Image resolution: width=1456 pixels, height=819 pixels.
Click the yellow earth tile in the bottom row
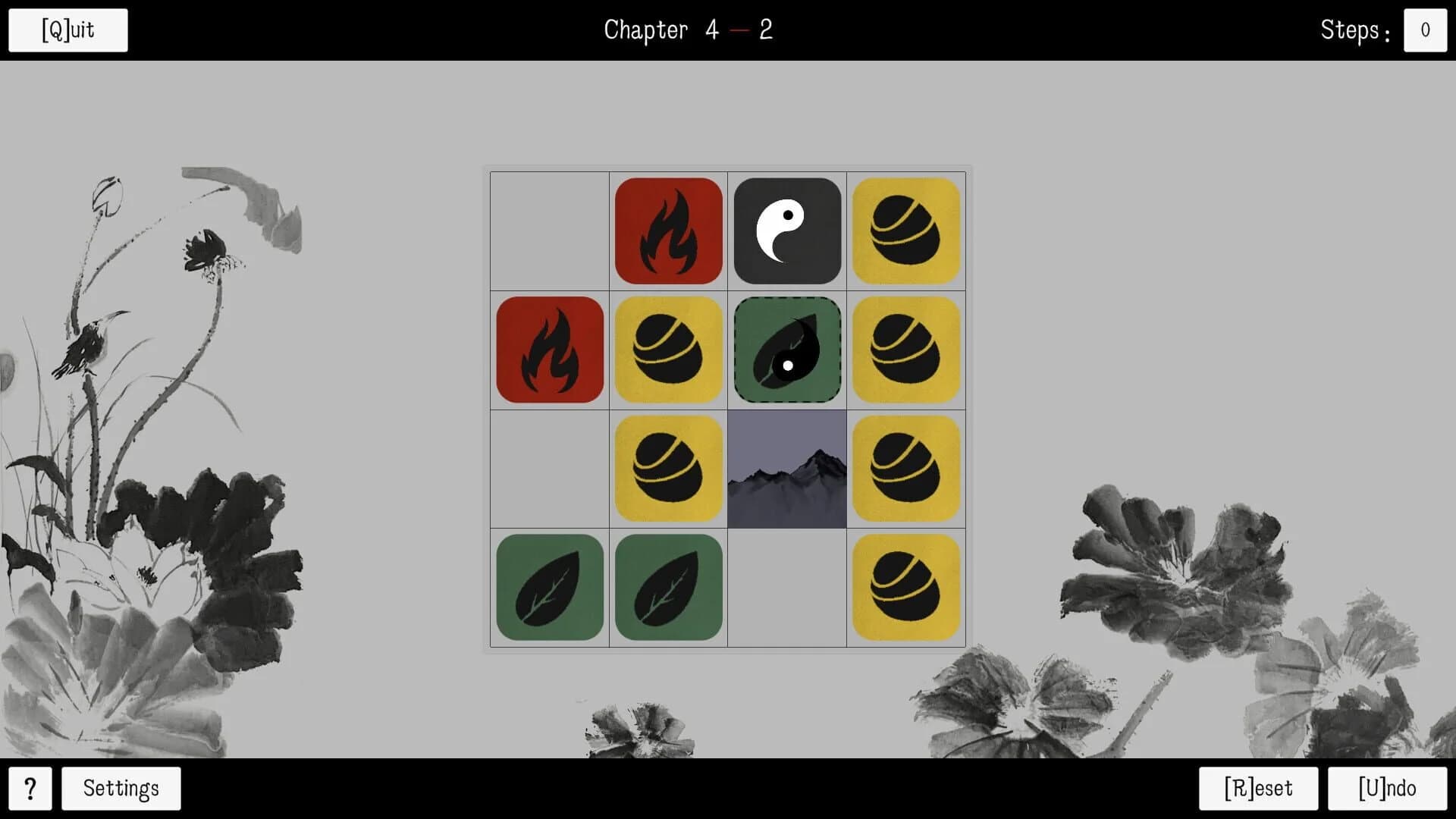tap(906, 588)
